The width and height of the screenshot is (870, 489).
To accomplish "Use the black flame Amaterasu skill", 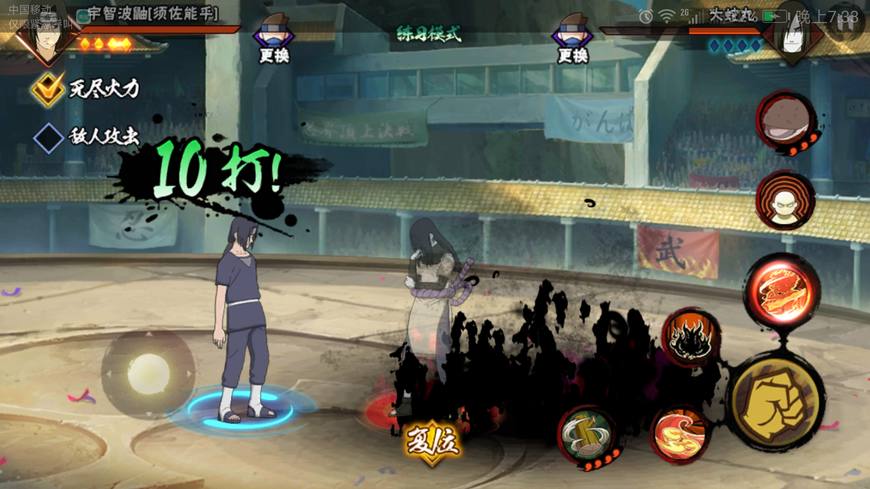I will tap(690, 338).
